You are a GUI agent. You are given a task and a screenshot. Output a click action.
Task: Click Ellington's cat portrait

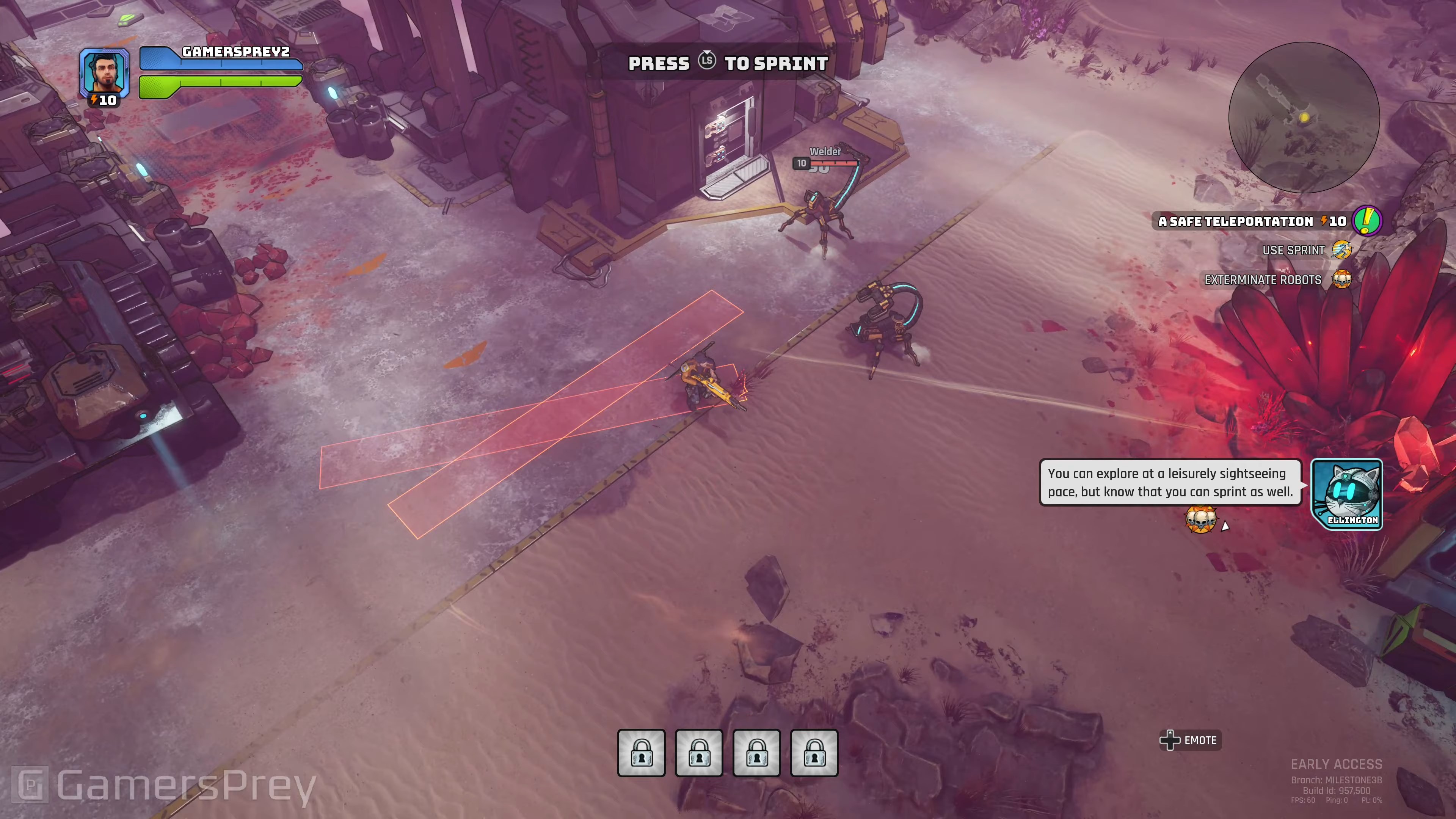click(1347, 494)
